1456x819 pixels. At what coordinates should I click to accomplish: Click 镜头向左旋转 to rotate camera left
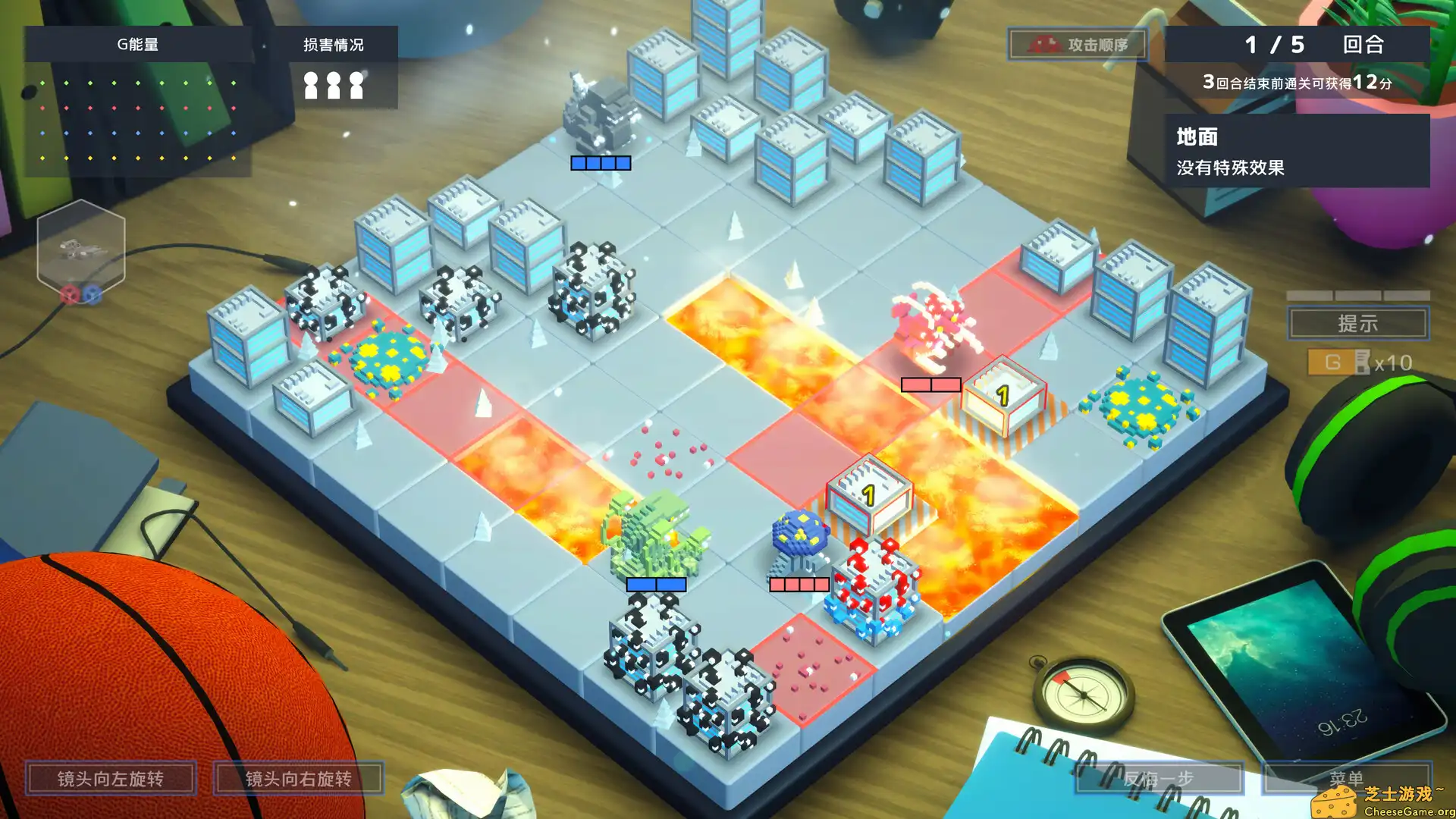[112, 778]
